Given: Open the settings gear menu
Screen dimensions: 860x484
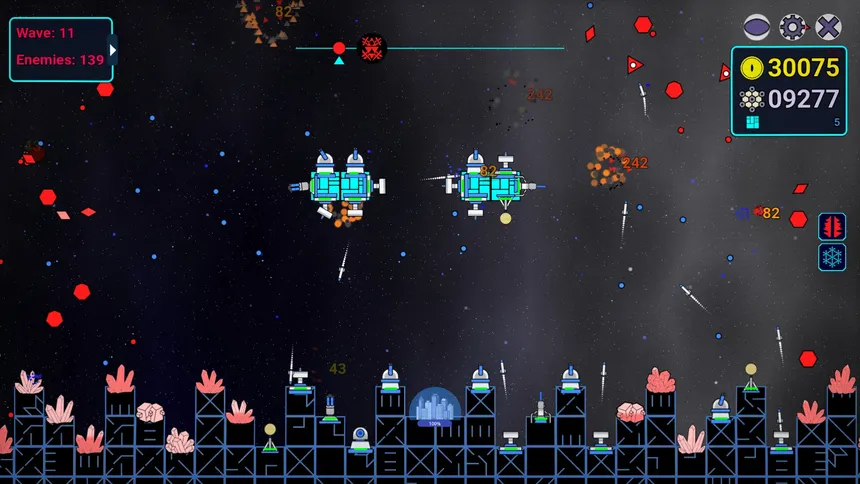Looking at the screenshot, I should coord(793,27).
